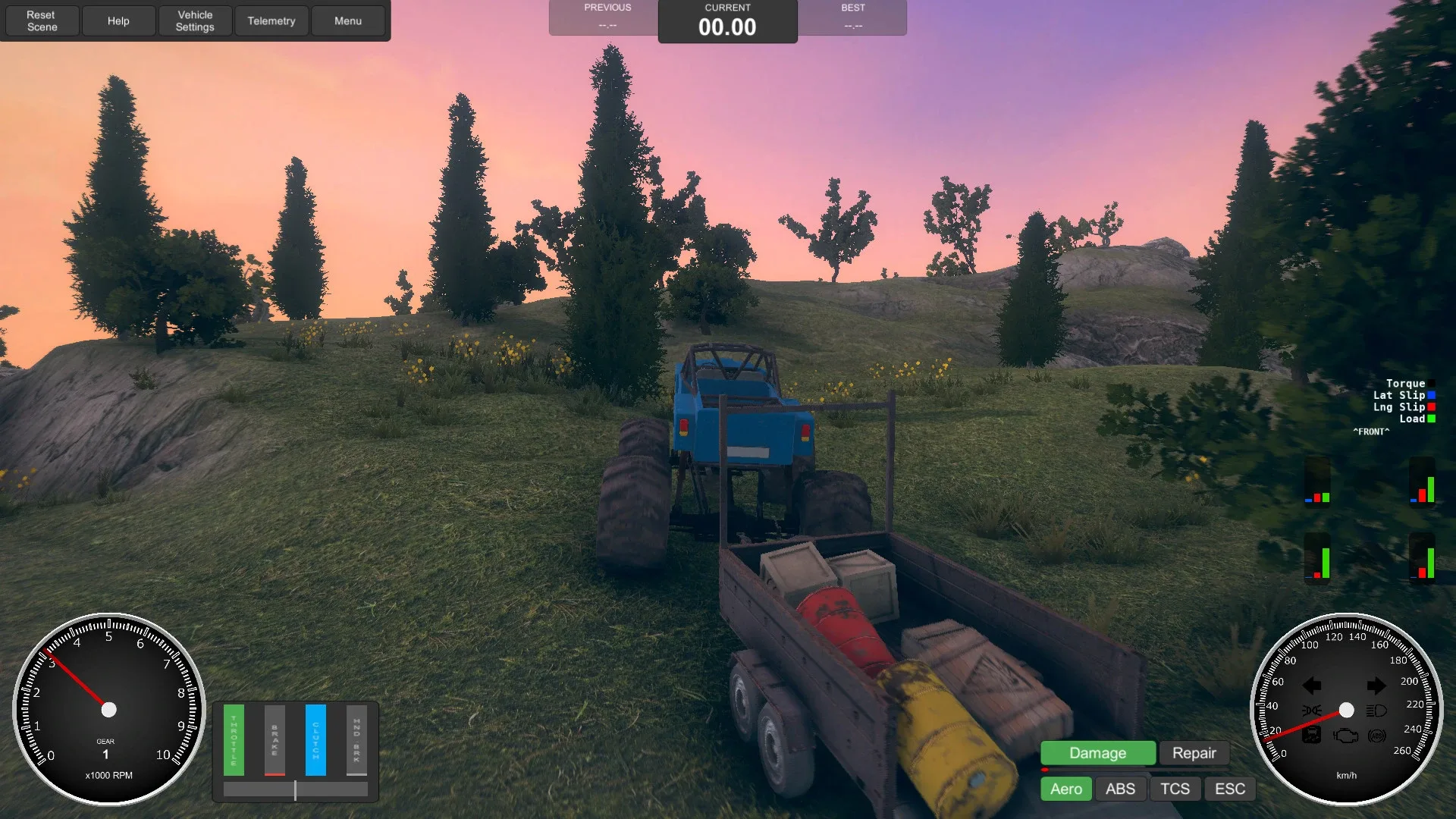Image resolution: width=1456 pixels, height=819 pixels.
Task: Click the red Lng Slip legend marker
Action: coord(1431,406)
